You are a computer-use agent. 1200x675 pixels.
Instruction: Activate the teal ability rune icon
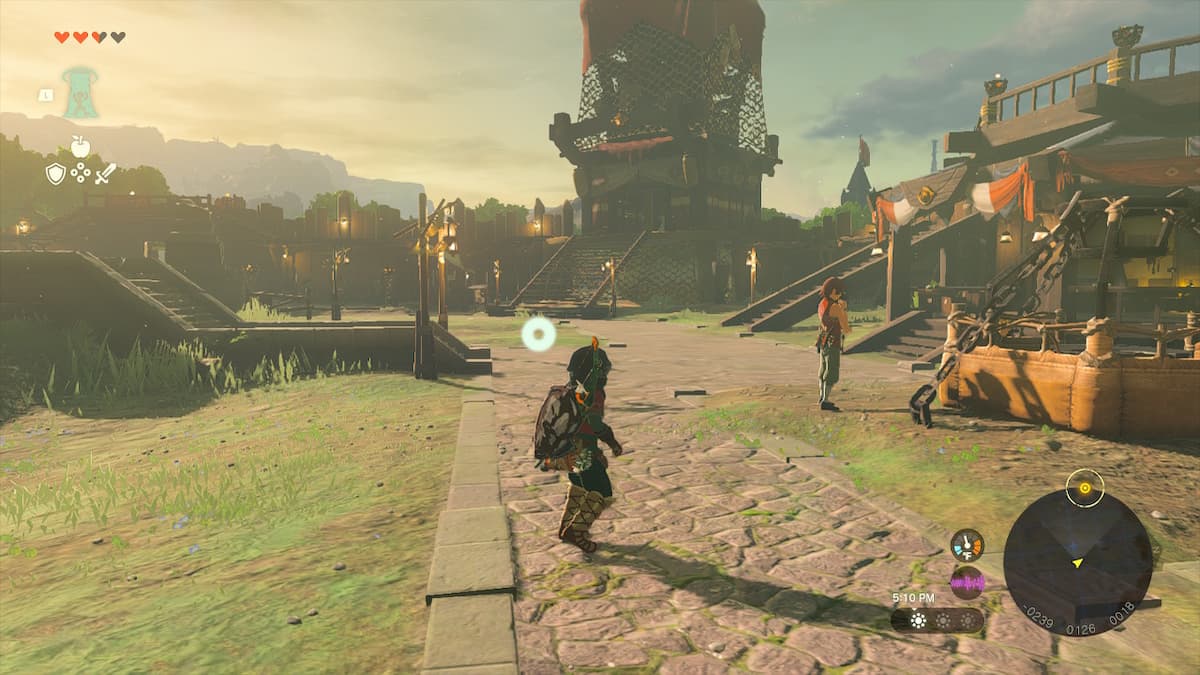coord(80,92)
